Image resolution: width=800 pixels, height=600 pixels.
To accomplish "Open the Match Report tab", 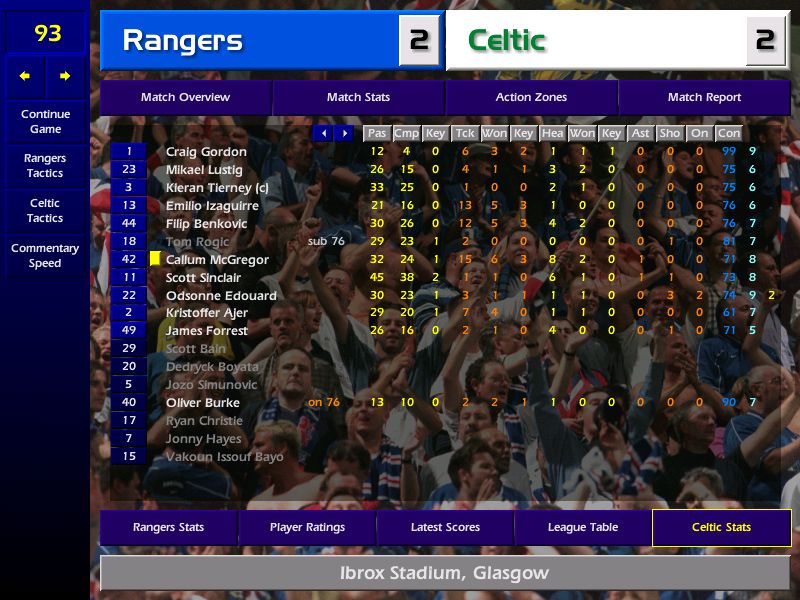I will 704,97.
